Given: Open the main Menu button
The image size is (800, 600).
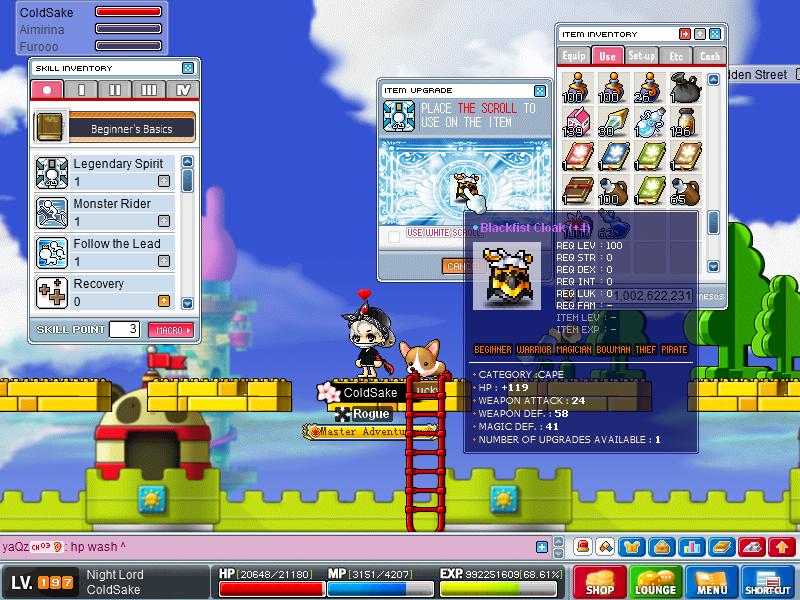Looking at the screenshot, I should [x=712, y=580].
